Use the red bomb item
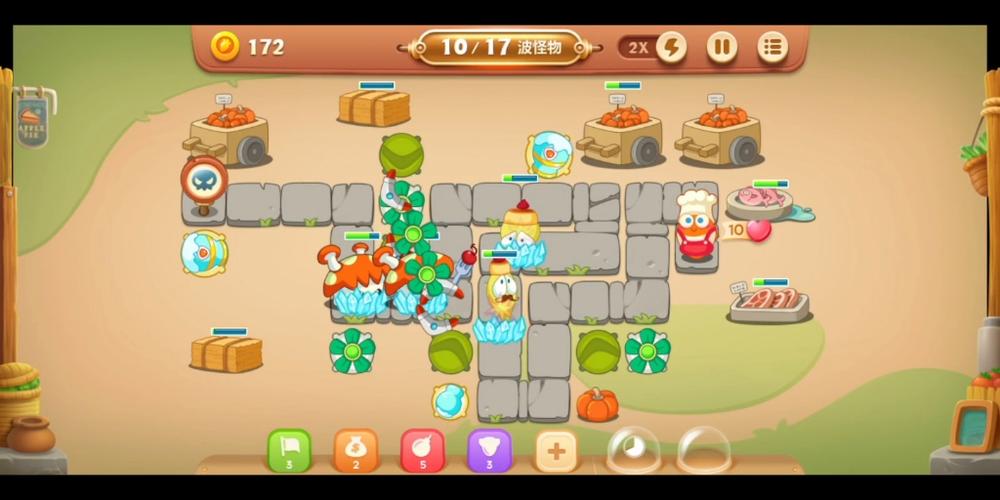Screen dimensions: 1000x500 click(x=423, y=450)
